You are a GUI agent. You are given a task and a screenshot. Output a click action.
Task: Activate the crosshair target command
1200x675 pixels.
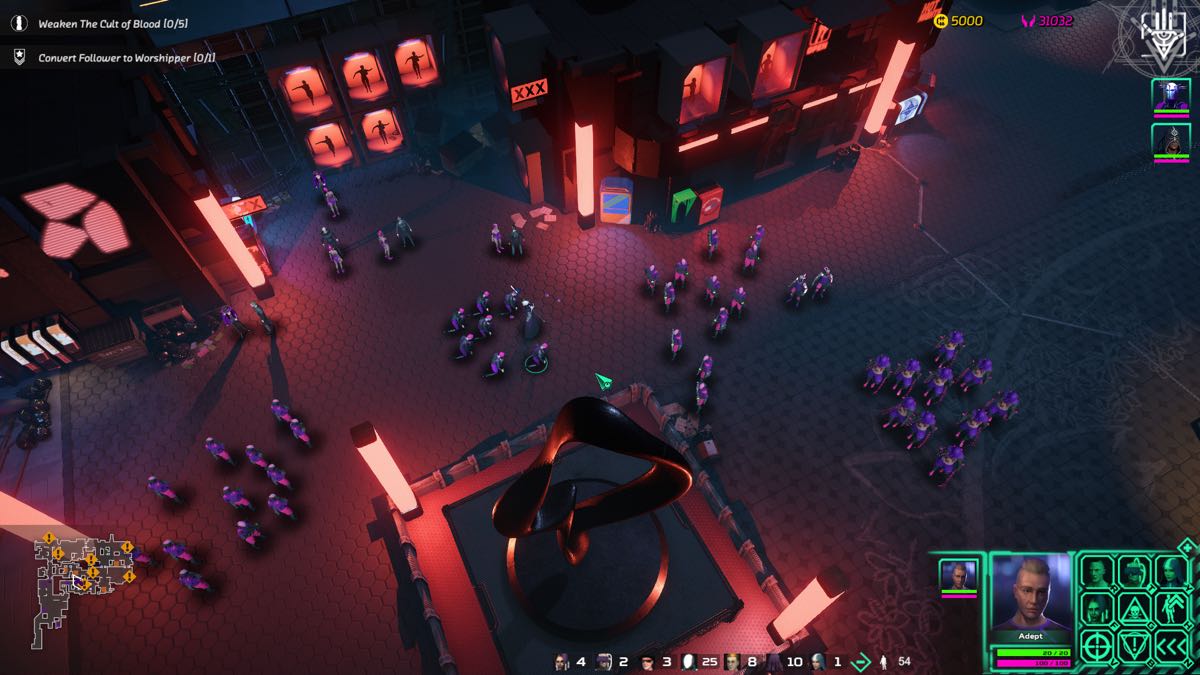point(1097,645)
